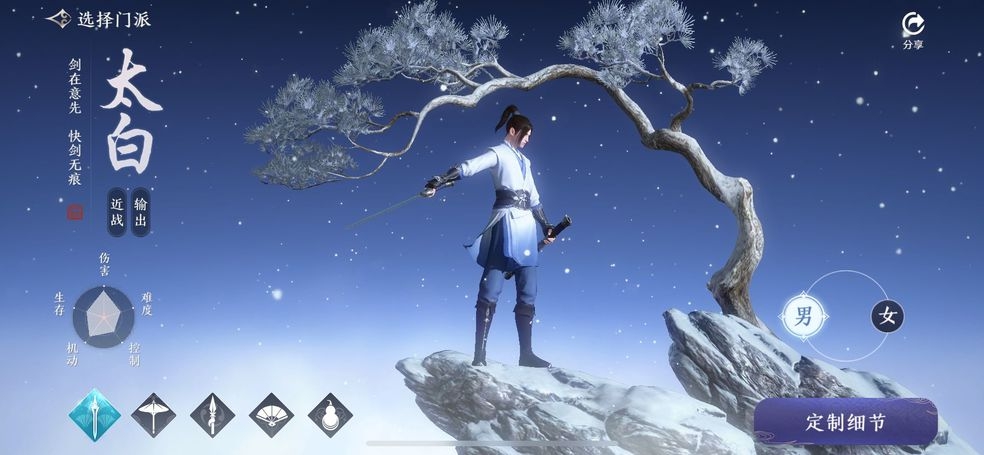Open the pentagon stats radar chart

103,316
